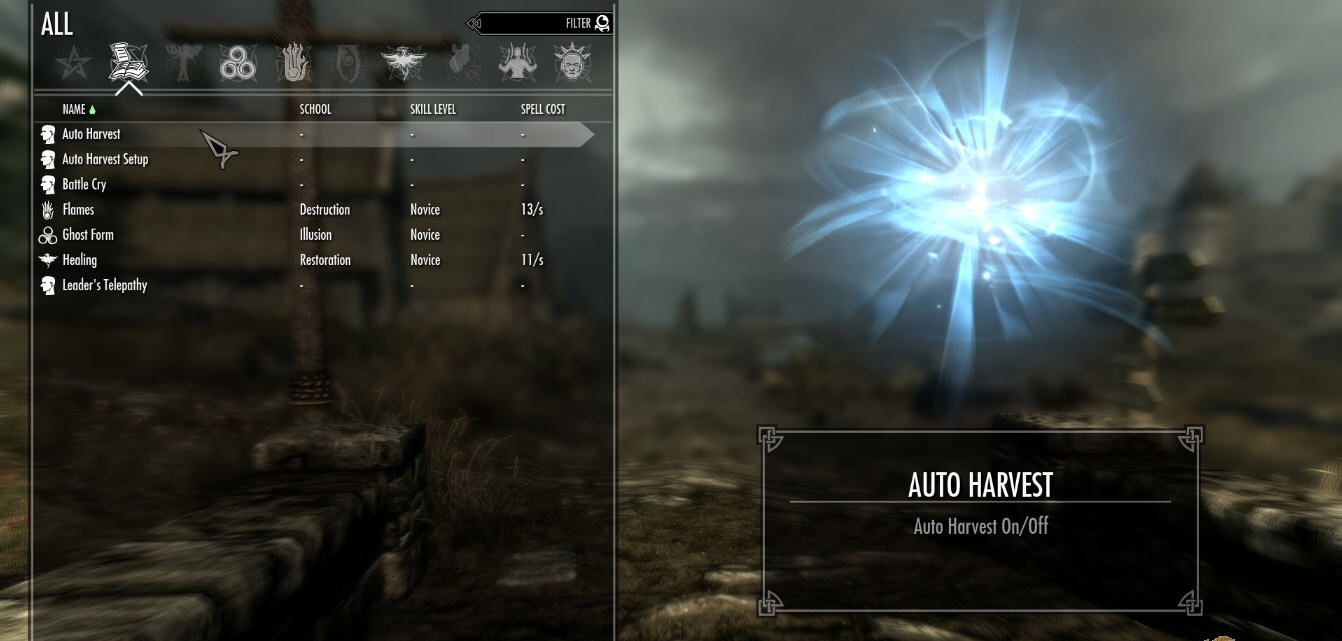Select the Auto Harvest power
Image resolution: width=1342 pixels, height=641 pixels.
click(x=91, y=134)
